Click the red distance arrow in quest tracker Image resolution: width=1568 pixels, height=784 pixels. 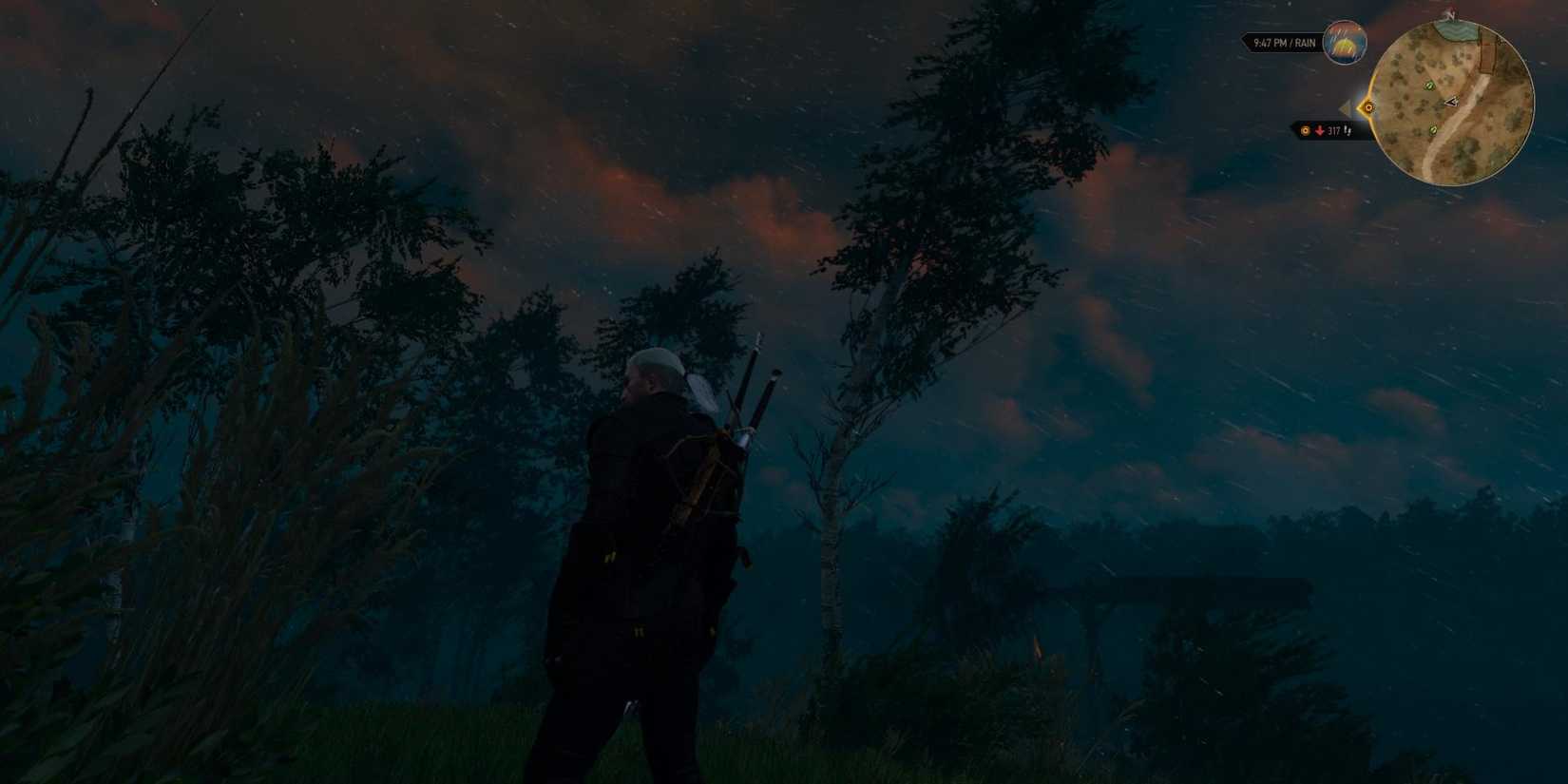tap(1319, 130)
